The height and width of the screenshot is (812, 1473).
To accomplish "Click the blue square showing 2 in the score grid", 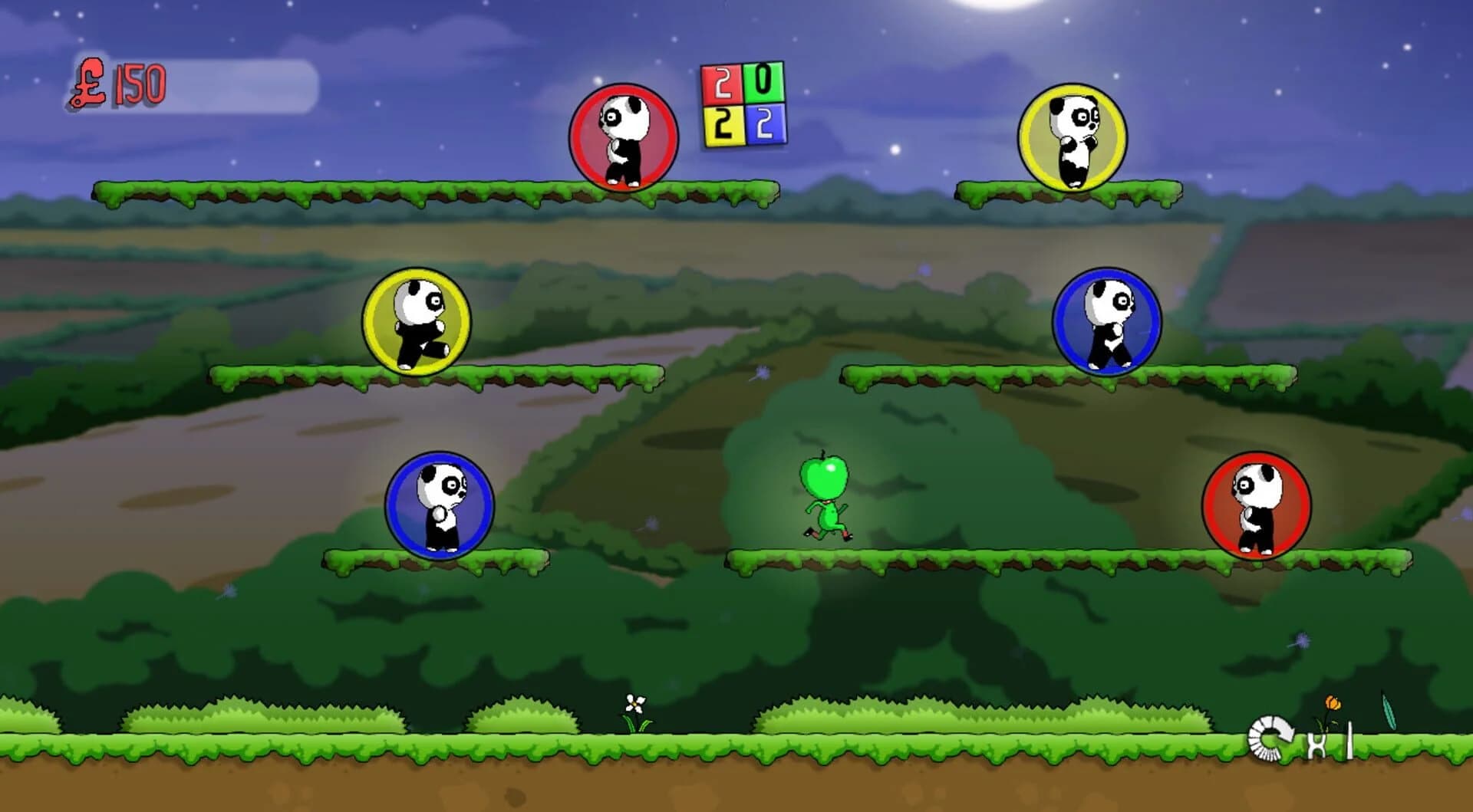I will click(x=766, y=124).
